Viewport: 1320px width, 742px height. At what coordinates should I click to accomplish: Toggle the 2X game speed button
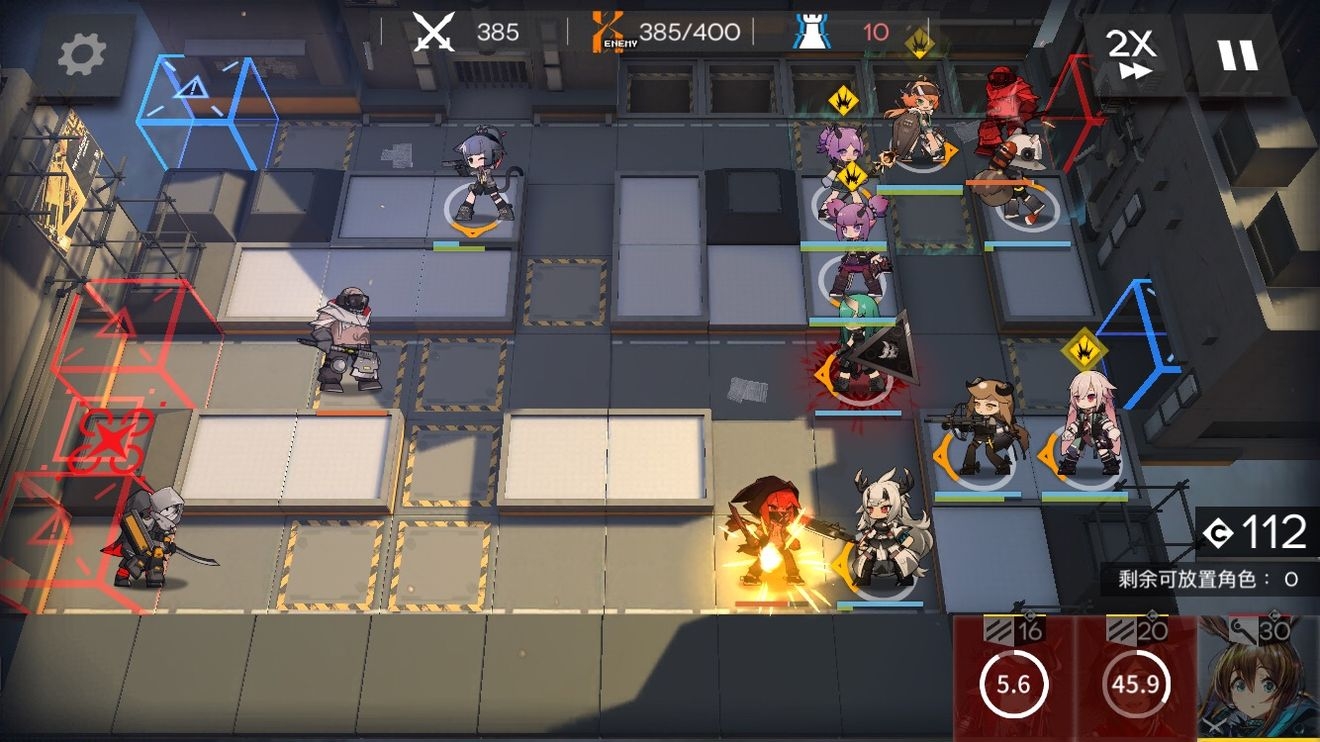1131,54
